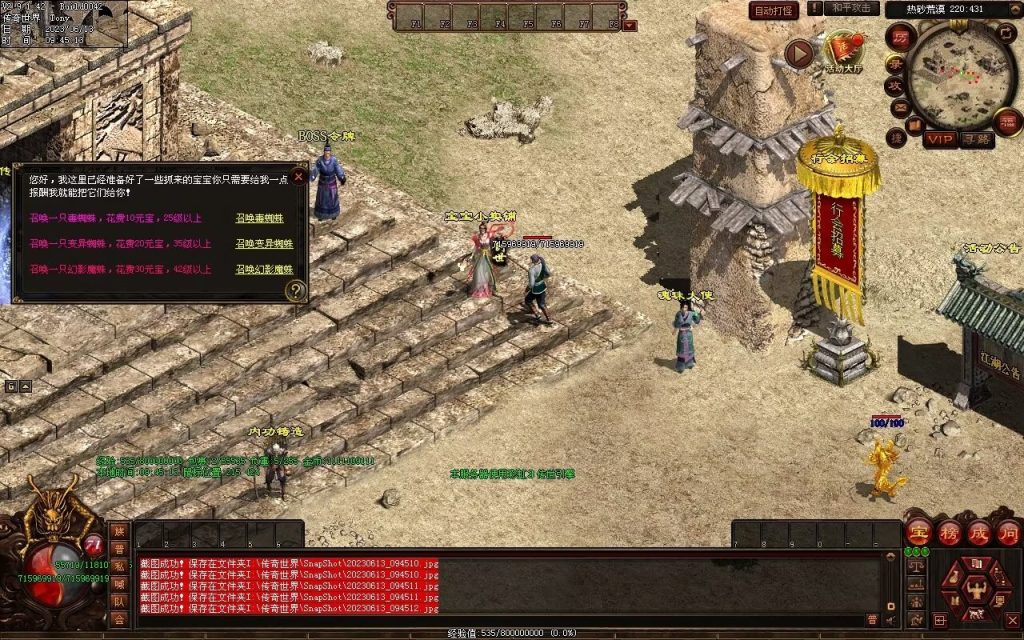
Task: Select 召唤幻影魔蛛 summon option
Action: pyautogui.click(x=264, y=270)
